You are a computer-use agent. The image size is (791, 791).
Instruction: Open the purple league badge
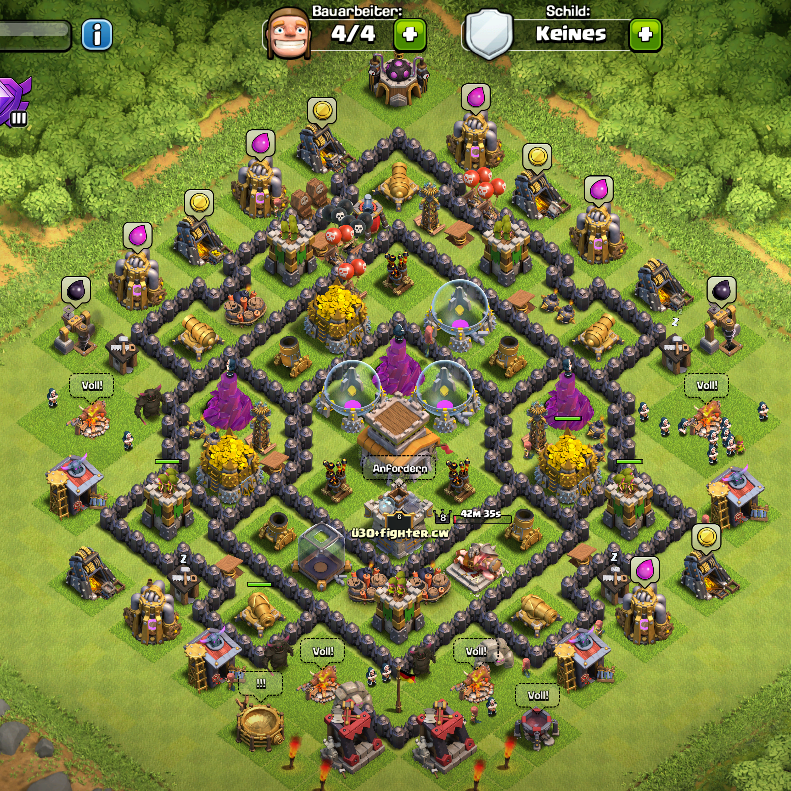tap(15, 102)
